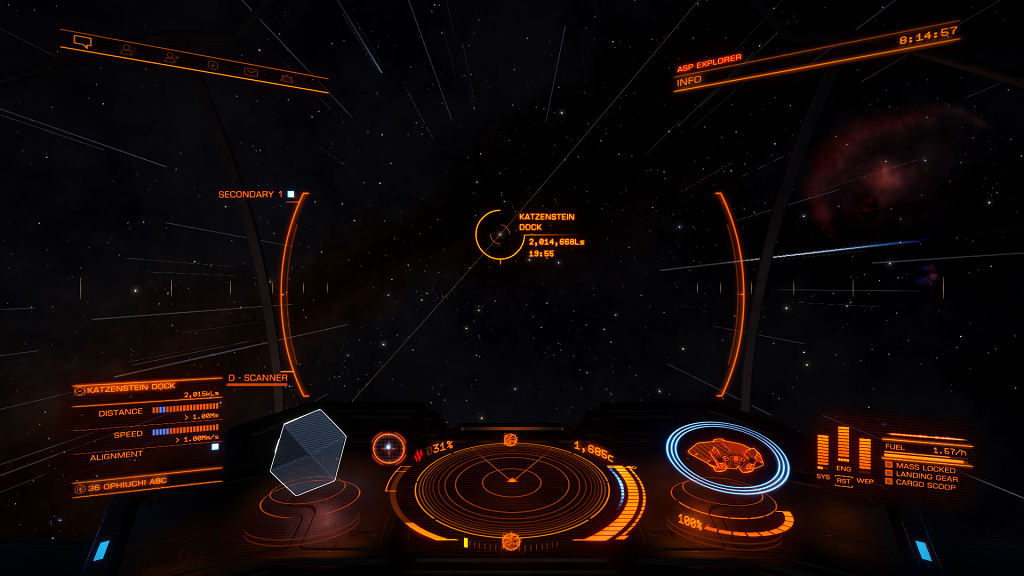Open the ship INFO panel
The height and width of the screenshot is (576, 1024).
[x=690, y=81]
